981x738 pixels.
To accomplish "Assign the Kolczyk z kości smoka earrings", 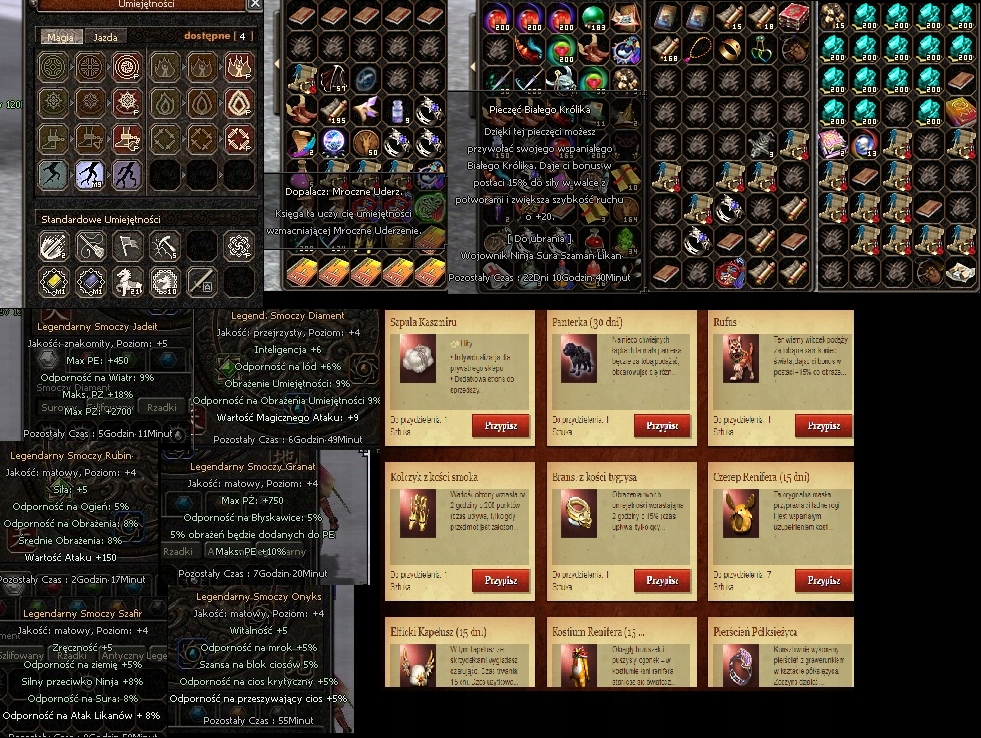I will click(x=501, y=580).
